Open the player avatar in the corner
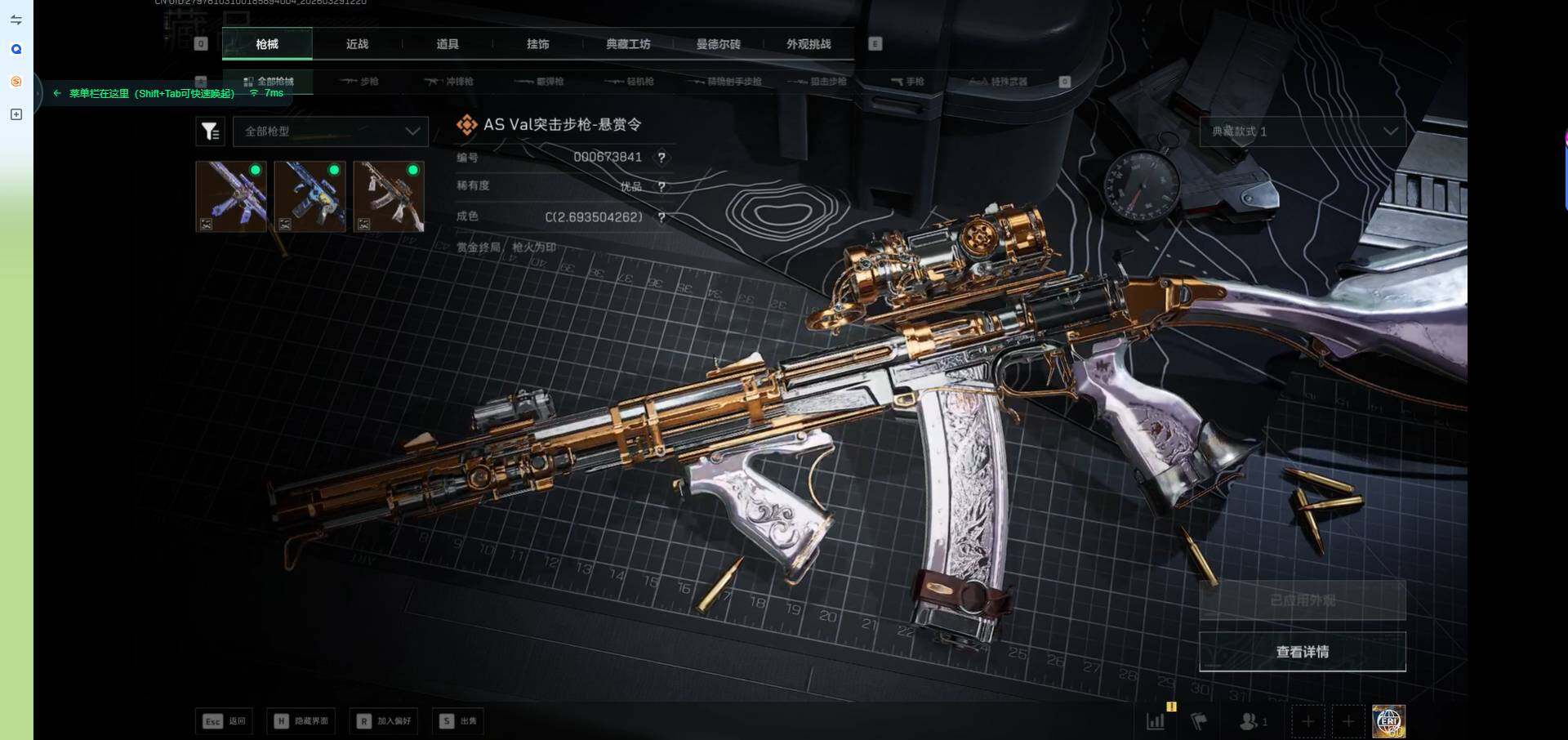This screenshot has height=740, width=1568. point(1388,721)
